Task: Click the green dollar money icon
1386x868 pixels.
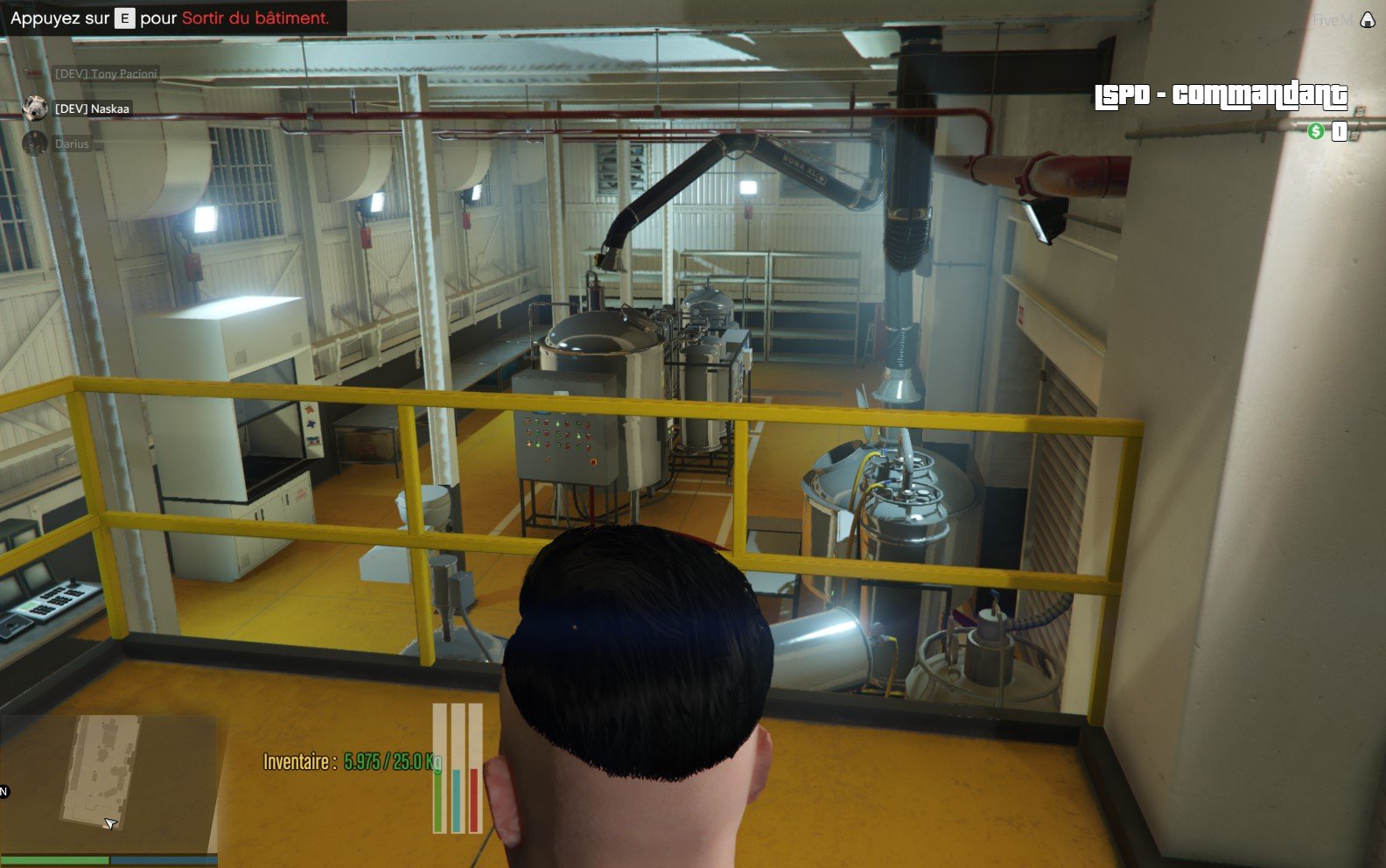Action: click(1315, 131)
